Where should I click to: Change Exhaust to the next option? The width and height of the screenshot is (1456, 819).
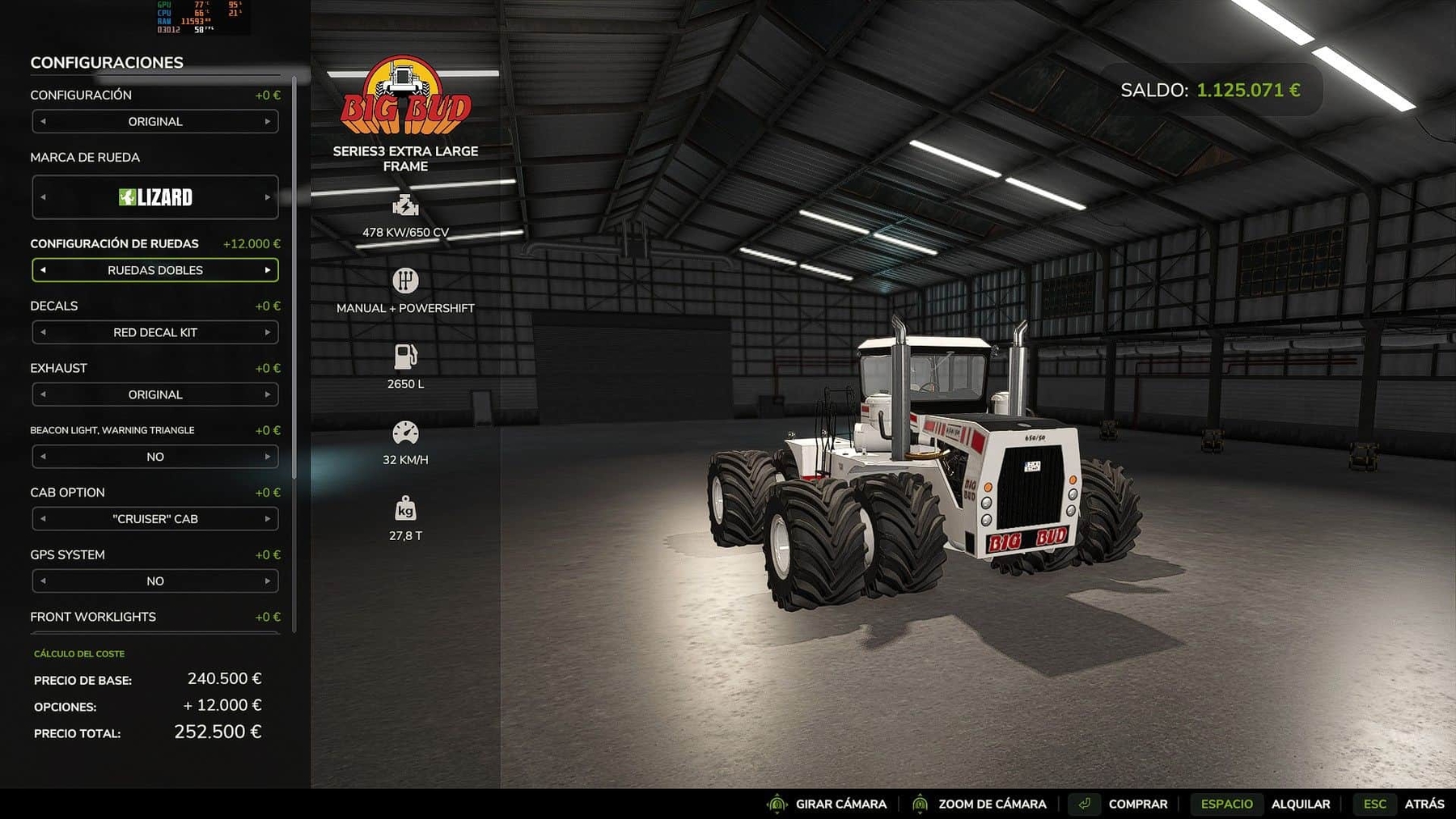coord(267,395)
